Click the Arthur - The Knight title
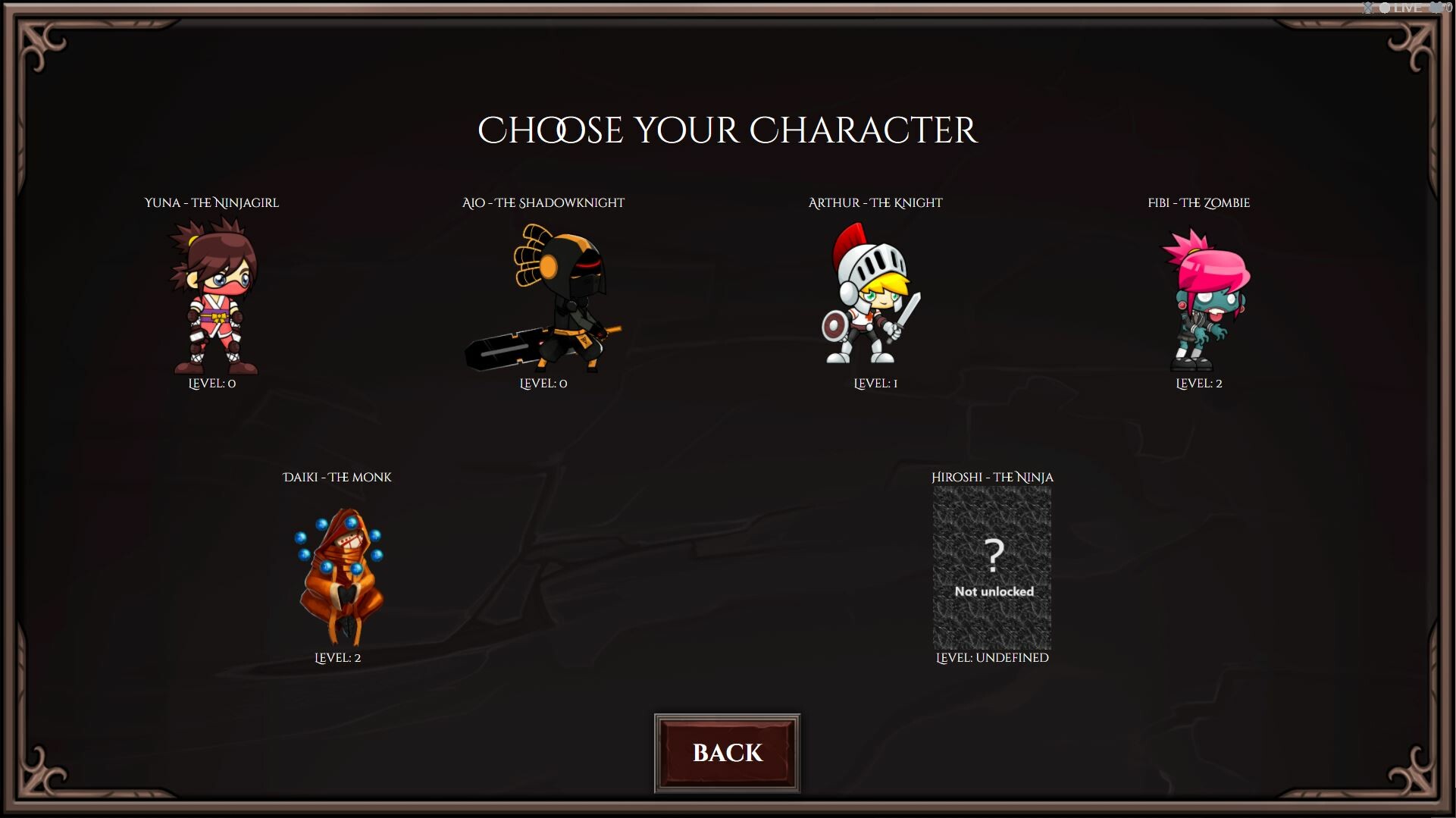1456x818 pixels. point(875,202)
